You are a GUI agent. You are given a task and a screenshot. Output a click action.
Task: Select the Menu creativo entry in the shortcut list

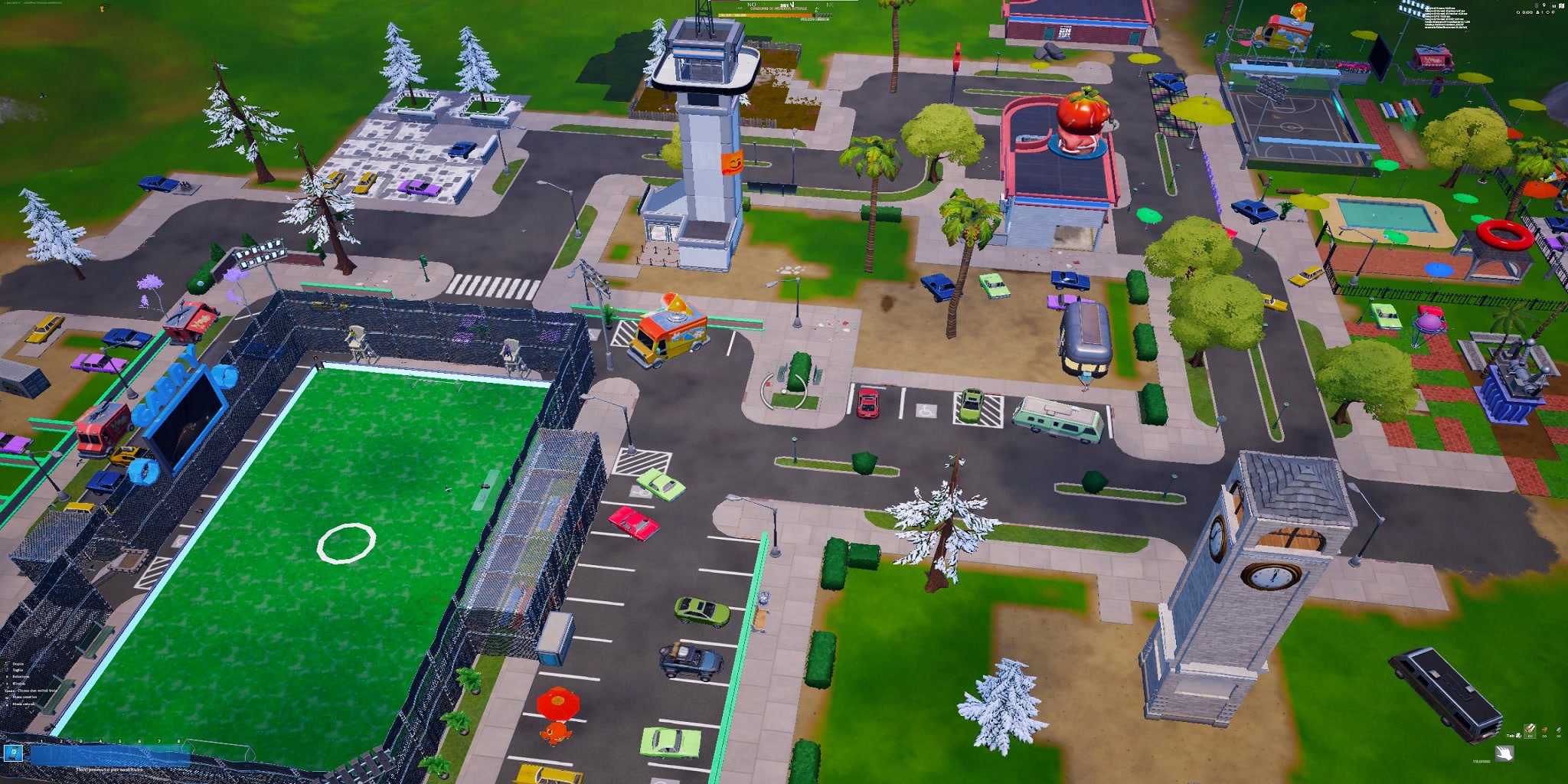24,697
